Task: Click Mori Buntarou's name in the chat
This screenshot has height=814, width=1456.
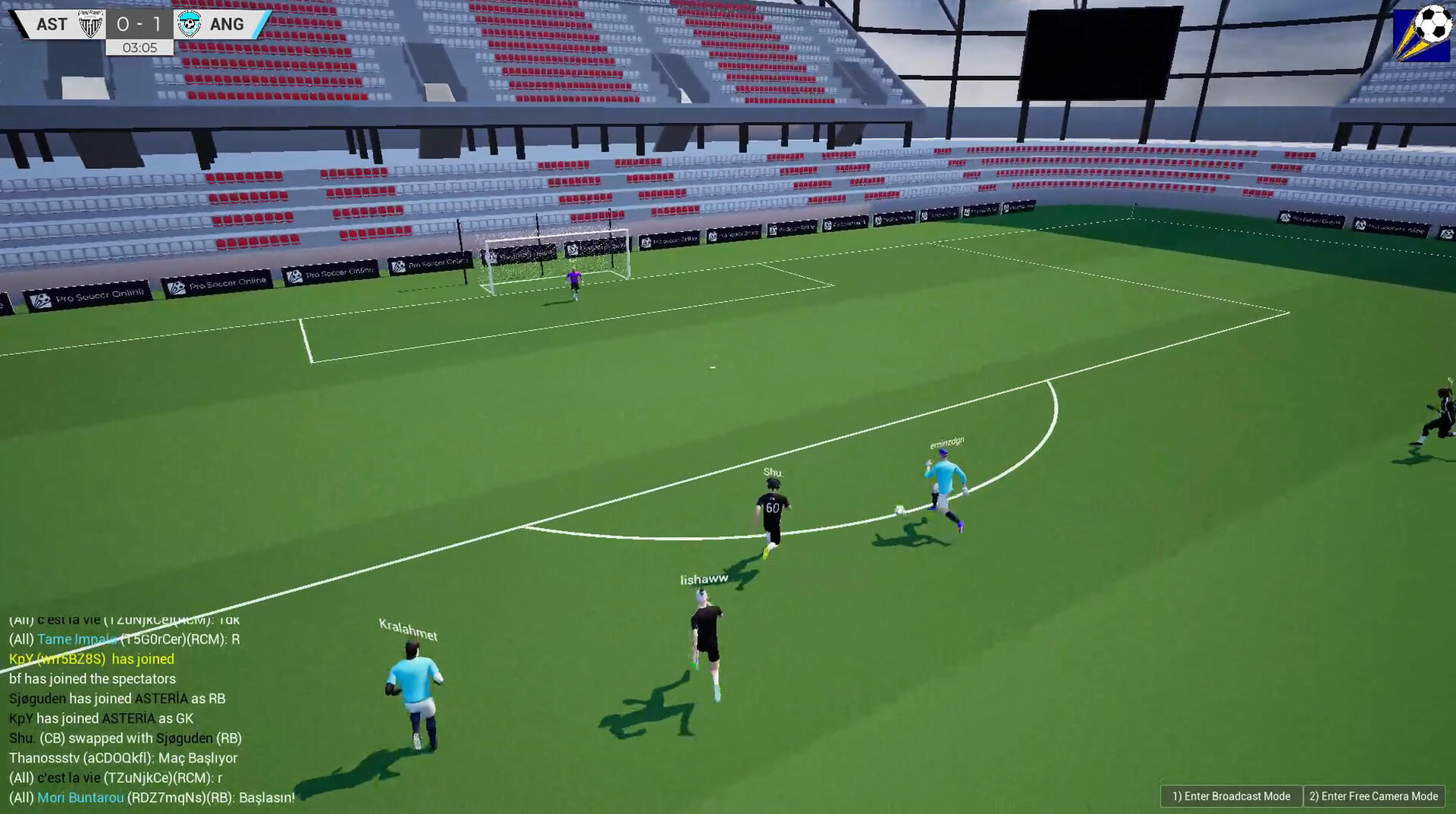Action: (80, 797)
